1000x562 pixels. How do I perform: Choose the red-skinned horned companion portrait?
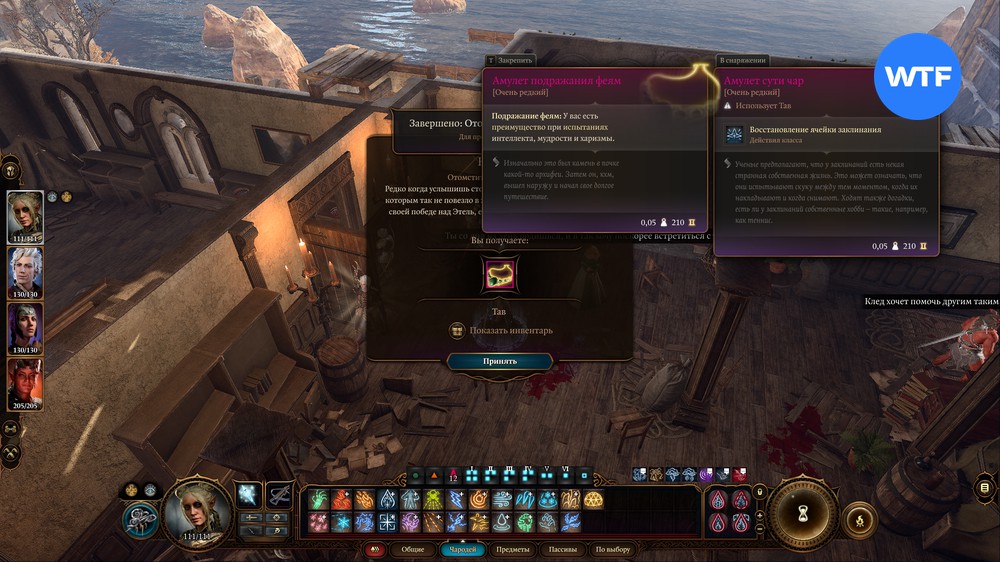pyautogui.click(x=26, y=382)
